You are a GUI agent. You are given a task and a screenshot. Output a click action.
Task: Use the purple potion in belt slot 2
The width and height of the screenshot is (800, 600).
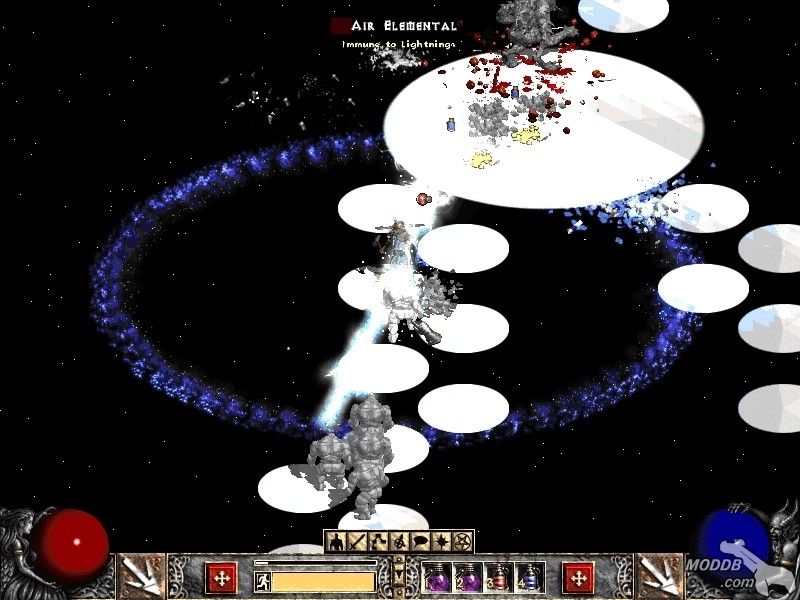tap(468, 578)
